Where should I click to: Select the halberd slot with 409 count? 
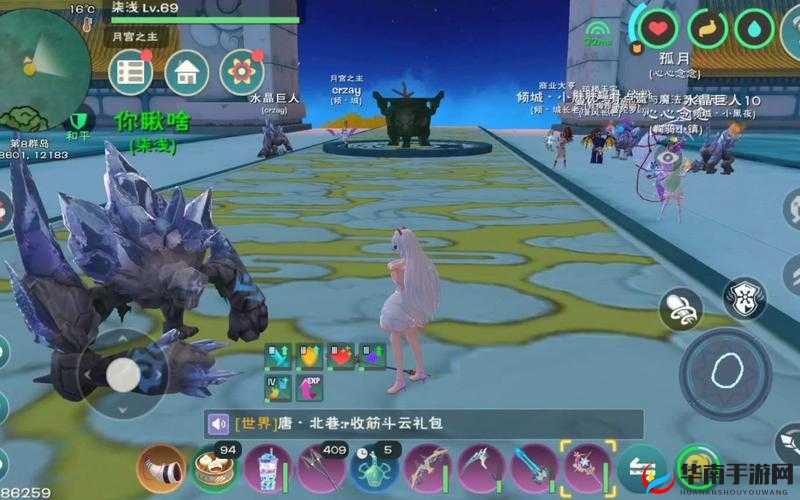click(x=320, y=468)
